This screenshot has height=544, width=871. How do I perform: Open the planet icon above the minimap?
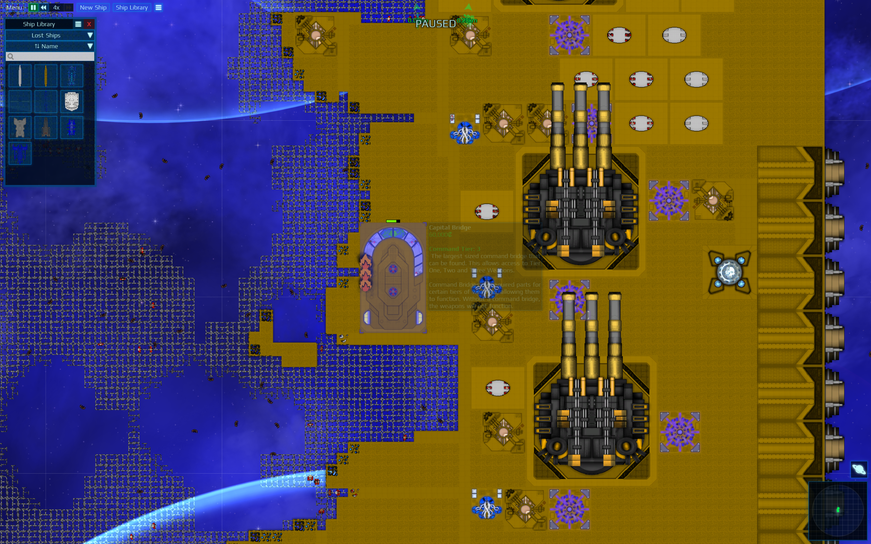pos(858,469)
